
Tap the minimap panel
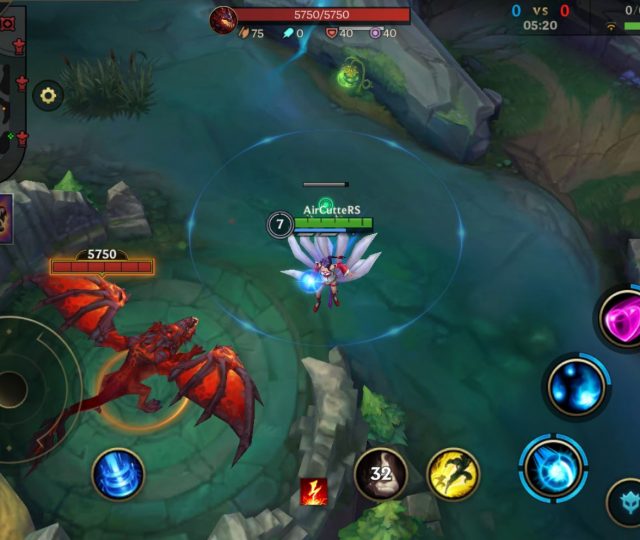point(12,90)
